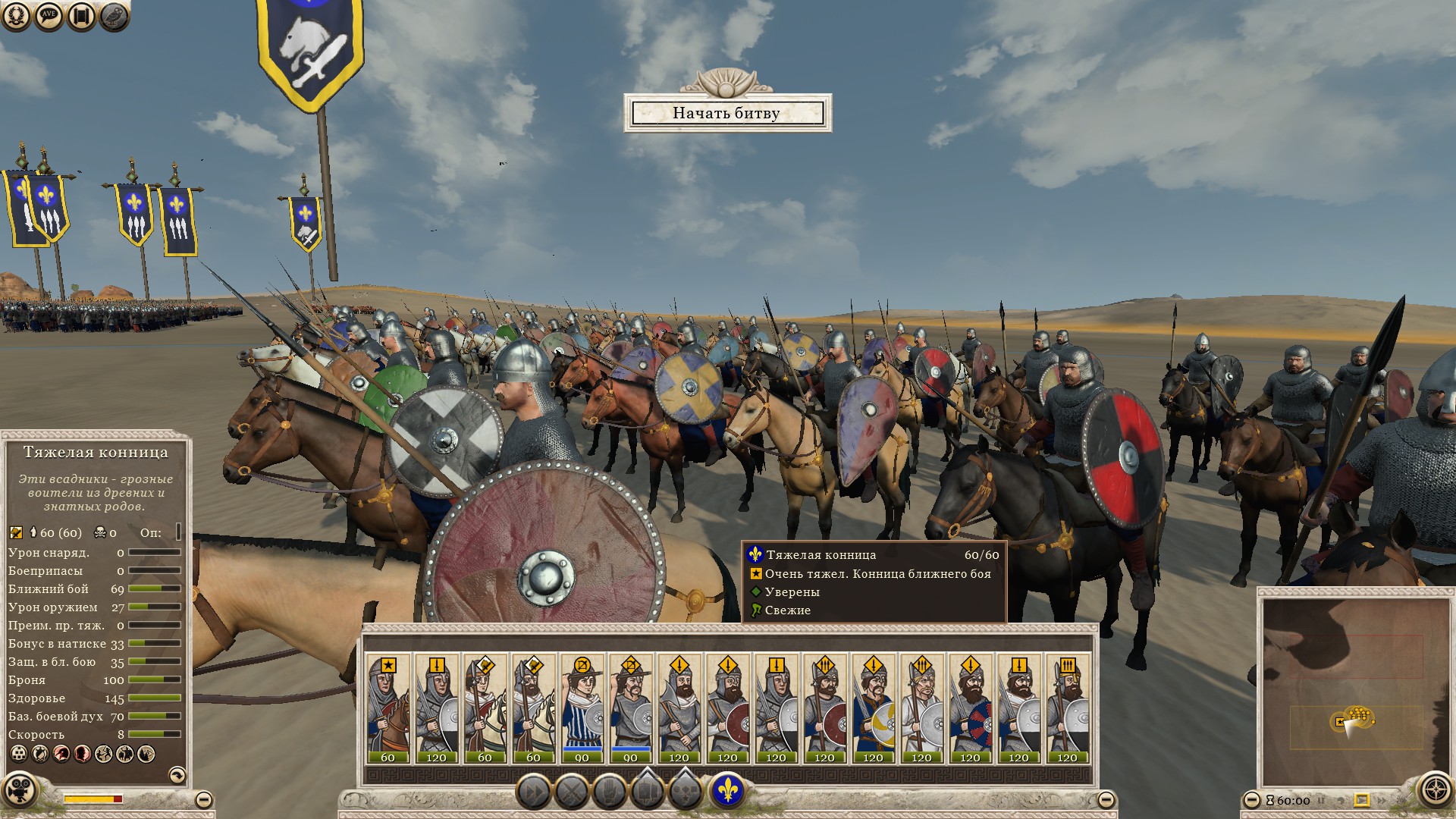Collapse the unit cards panel with minus button
Image resolution: width=1456 pixels, height=819 pixels.
pyautogui.click(x=1106, y=799)
